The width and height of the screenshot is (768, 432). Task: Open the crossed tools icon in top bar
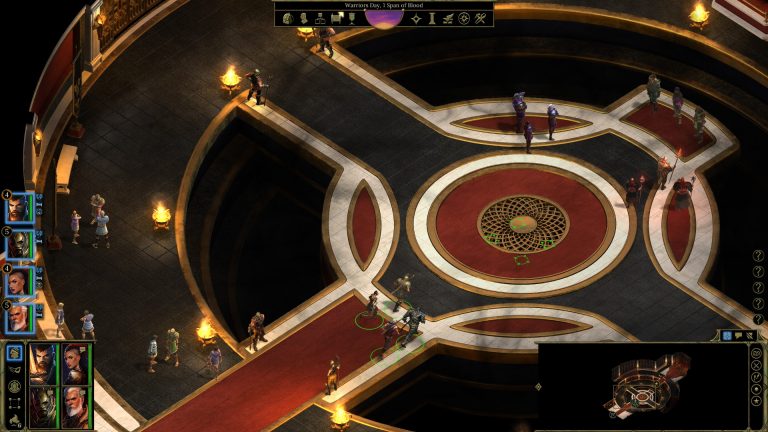(x=480, y=19)
